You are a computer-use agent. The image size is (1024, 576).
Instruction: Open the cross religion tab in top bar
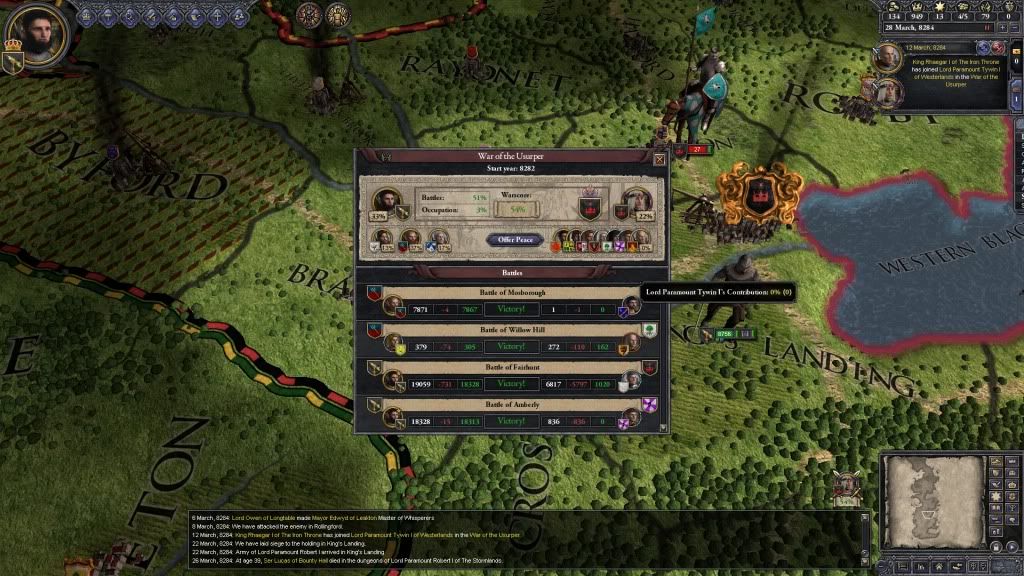(x=215, y=15)
